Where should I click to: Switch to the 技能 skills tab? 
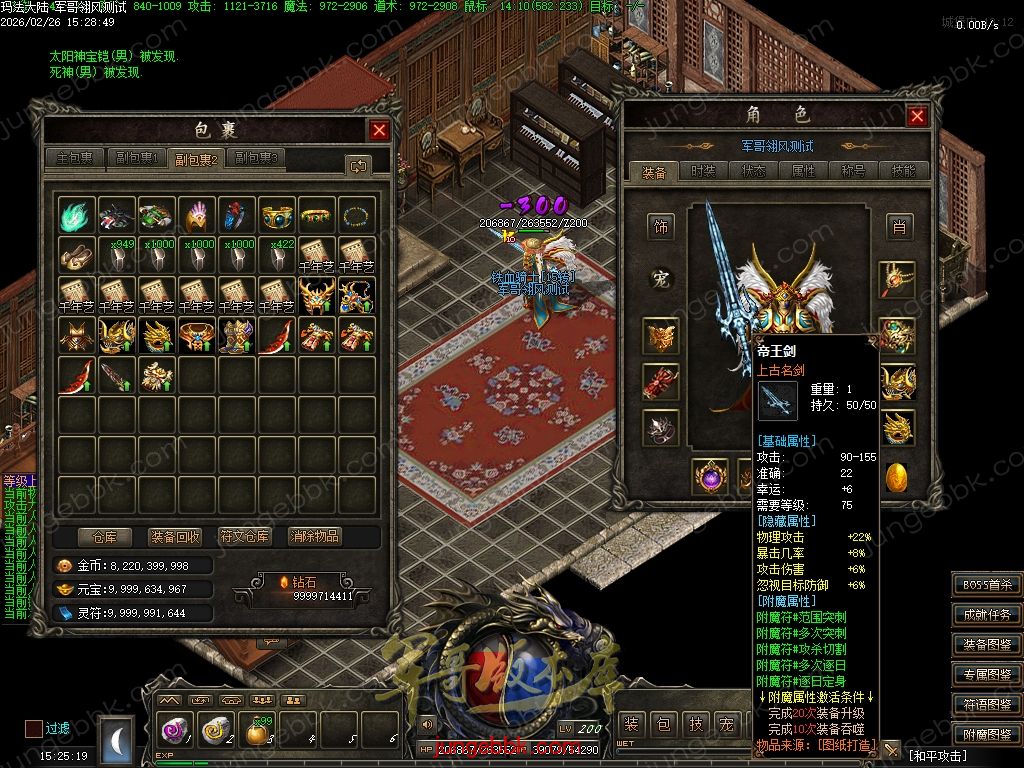904,172
